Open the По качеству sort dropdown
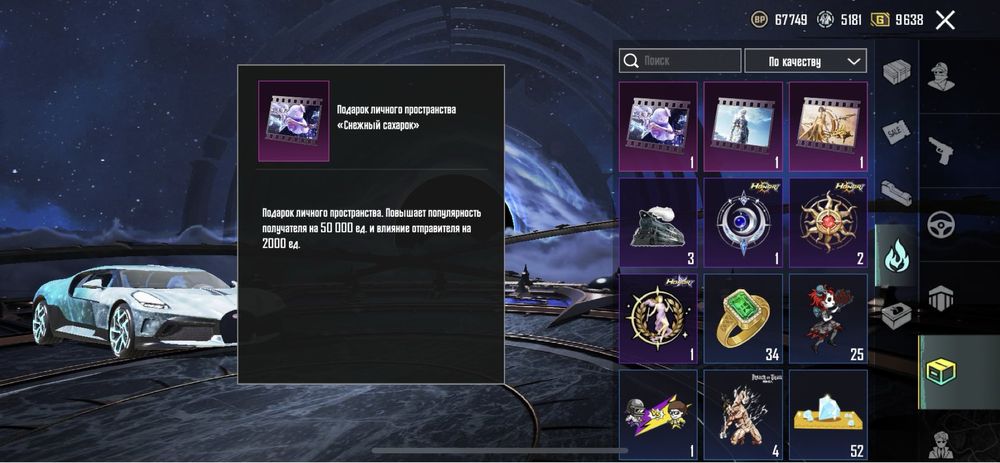 pos(805,61)
